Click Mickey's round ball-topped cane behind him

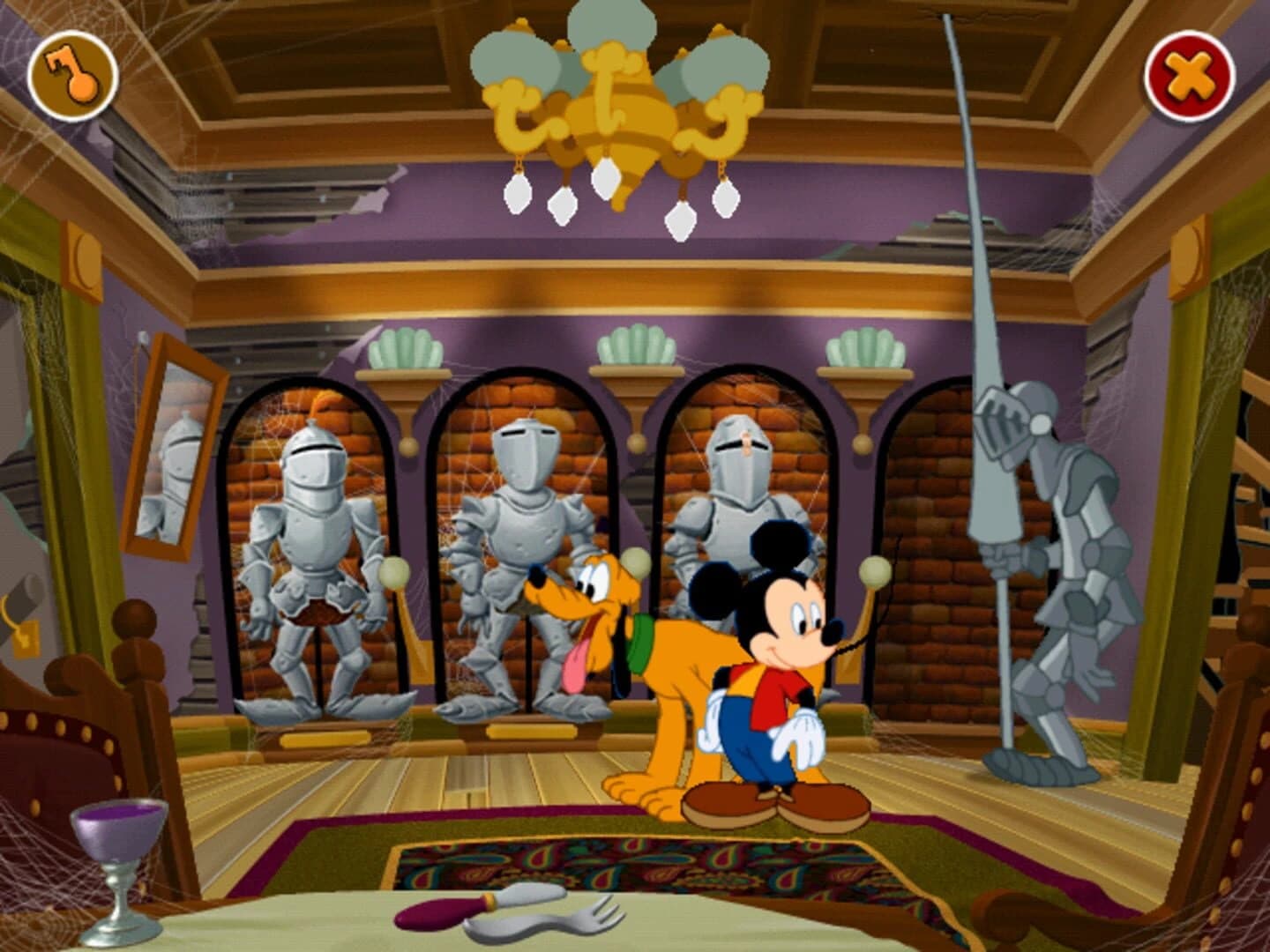click(x=873, y=573)
